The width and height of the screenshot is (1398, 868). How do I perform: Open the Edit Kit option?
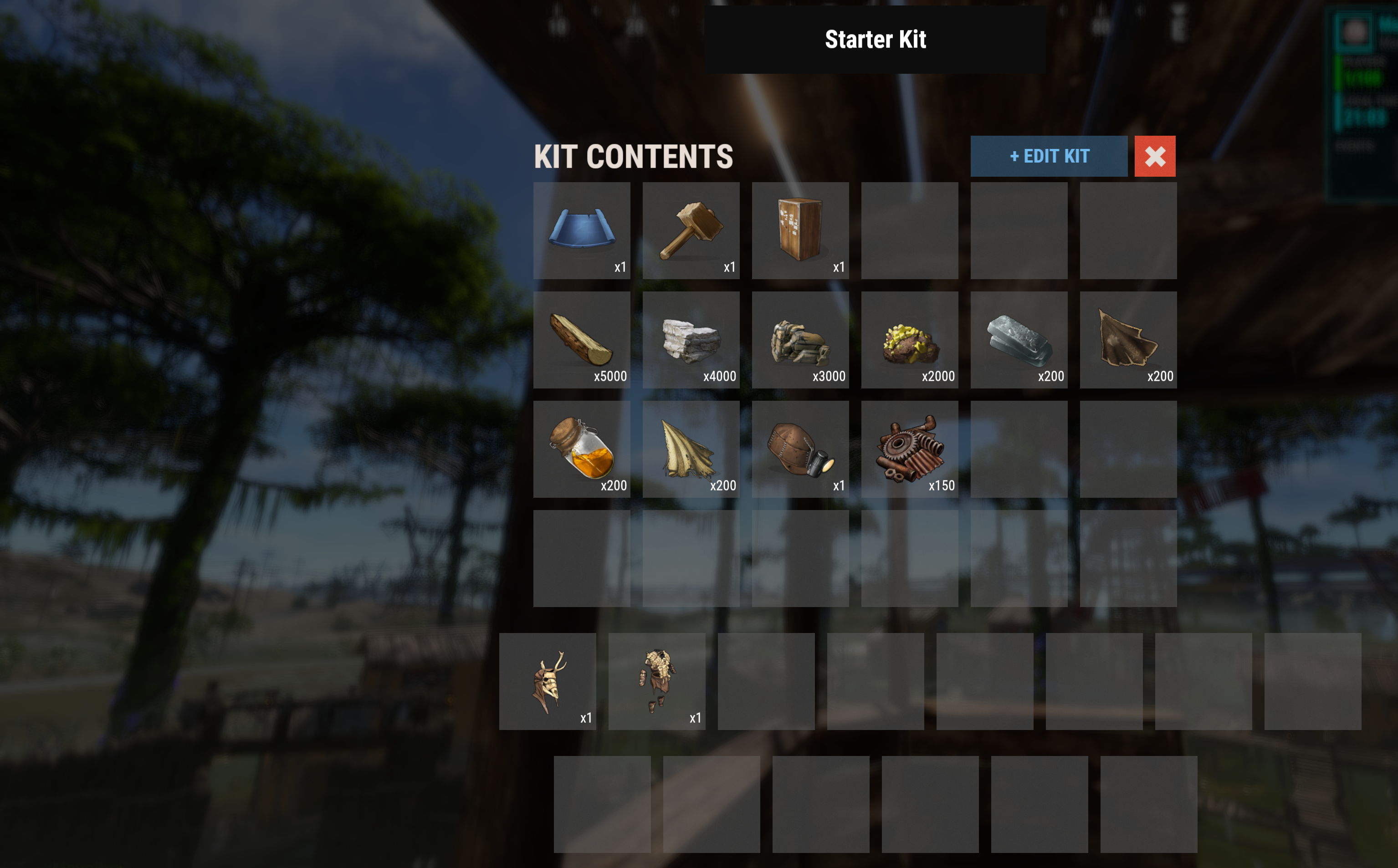tap(1048, 156)
